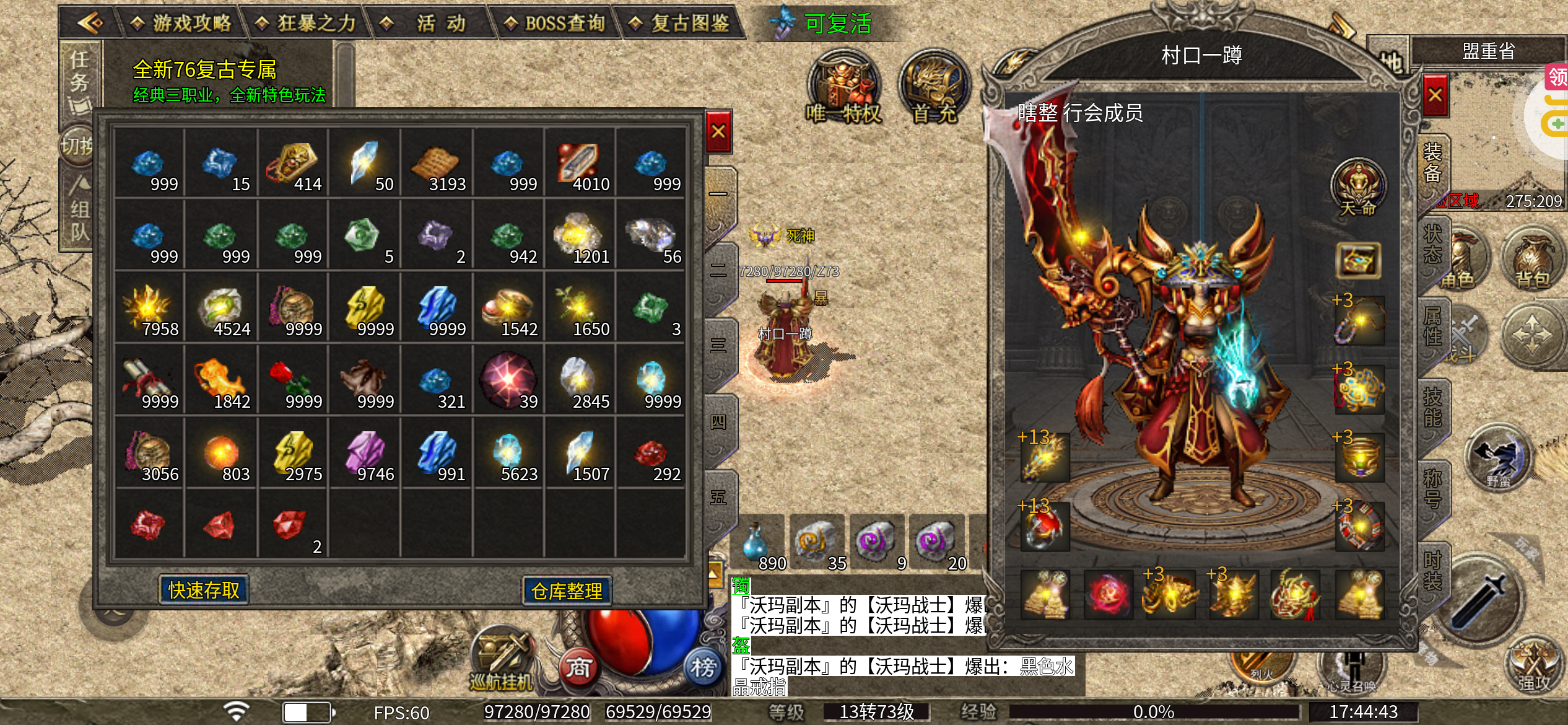Open the 属性 attributes tab
The image size is (1568, 725).
click(1432, 326)
